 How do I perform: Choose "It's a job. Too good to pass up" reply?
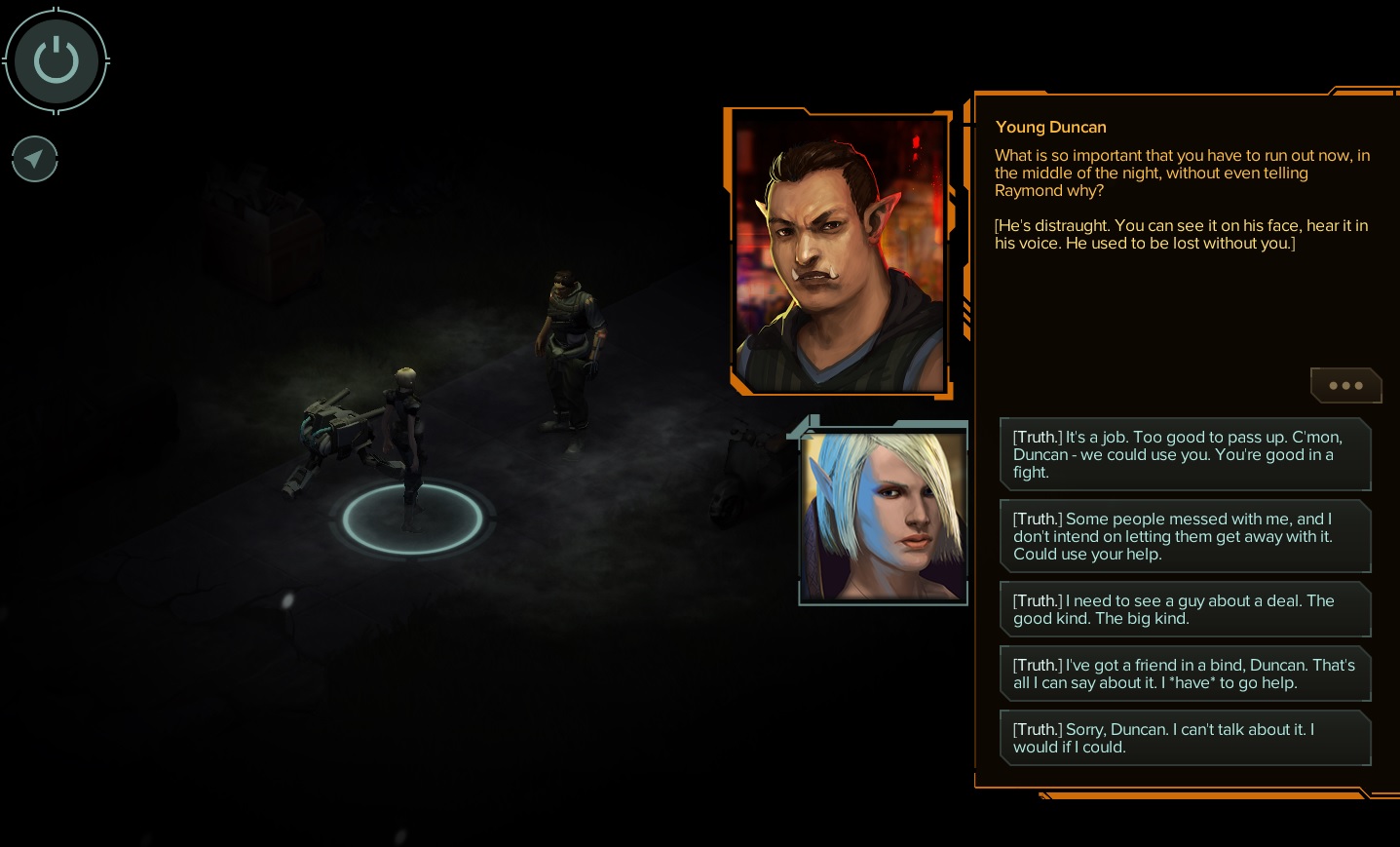[x=1185, y=454]
